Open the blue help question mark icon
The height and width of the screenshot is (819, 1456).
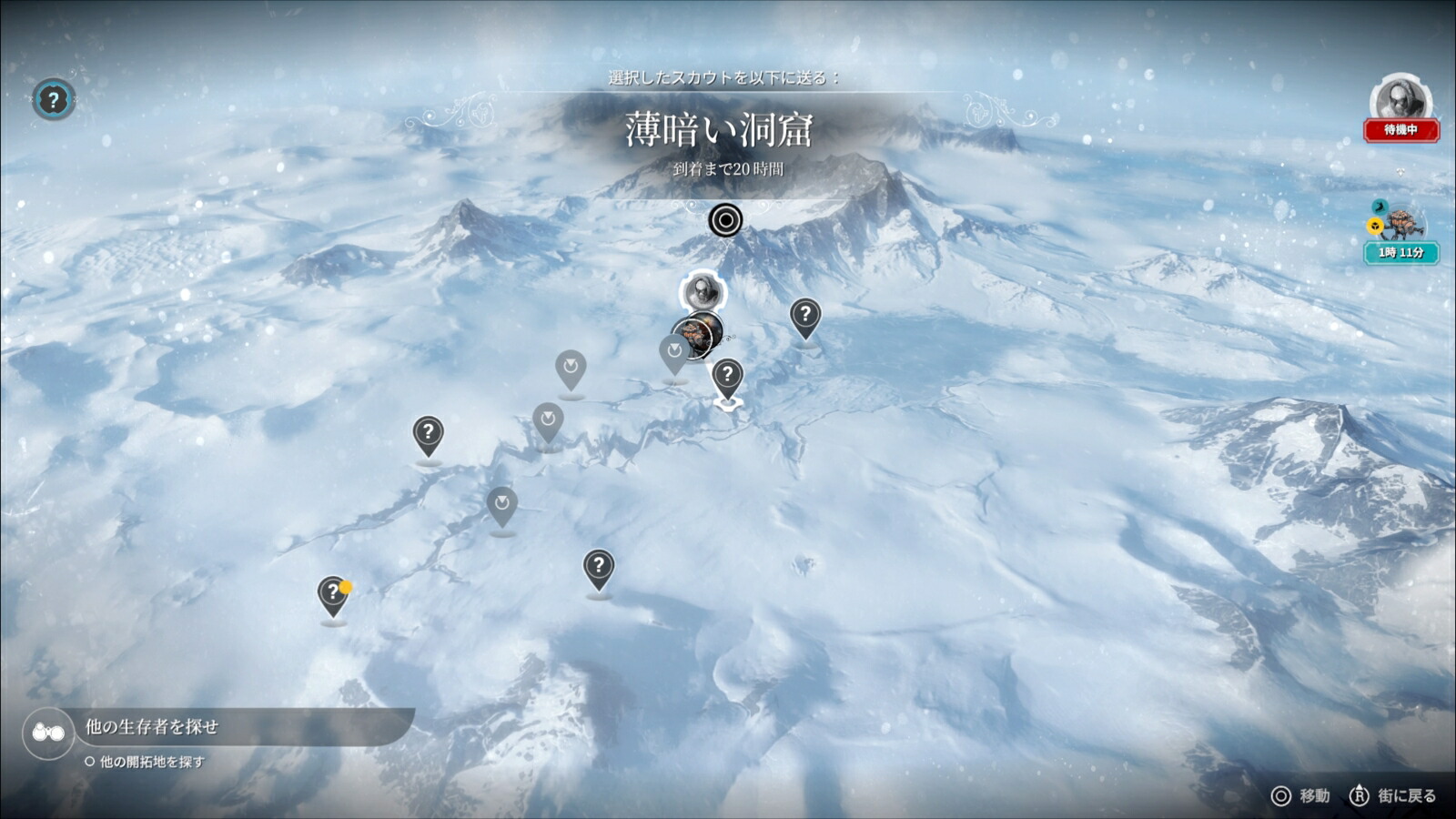click(53, 100)
